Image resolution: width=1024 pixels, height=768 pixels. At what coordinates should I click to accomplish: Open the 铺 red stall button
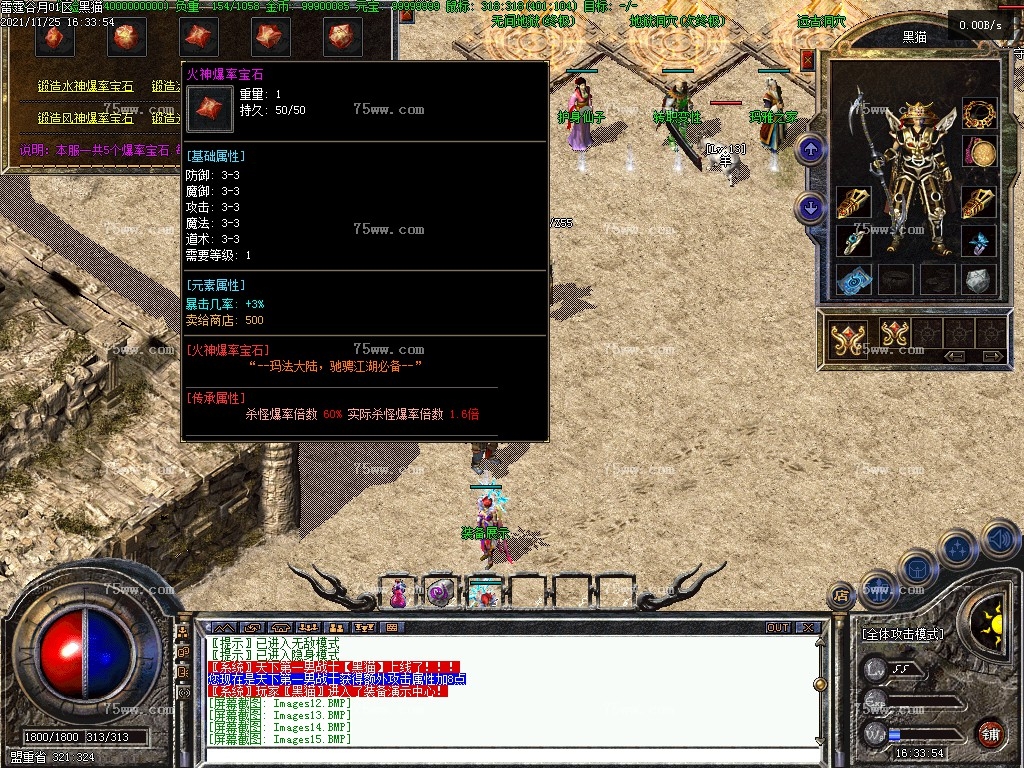[x=990, y=731]
